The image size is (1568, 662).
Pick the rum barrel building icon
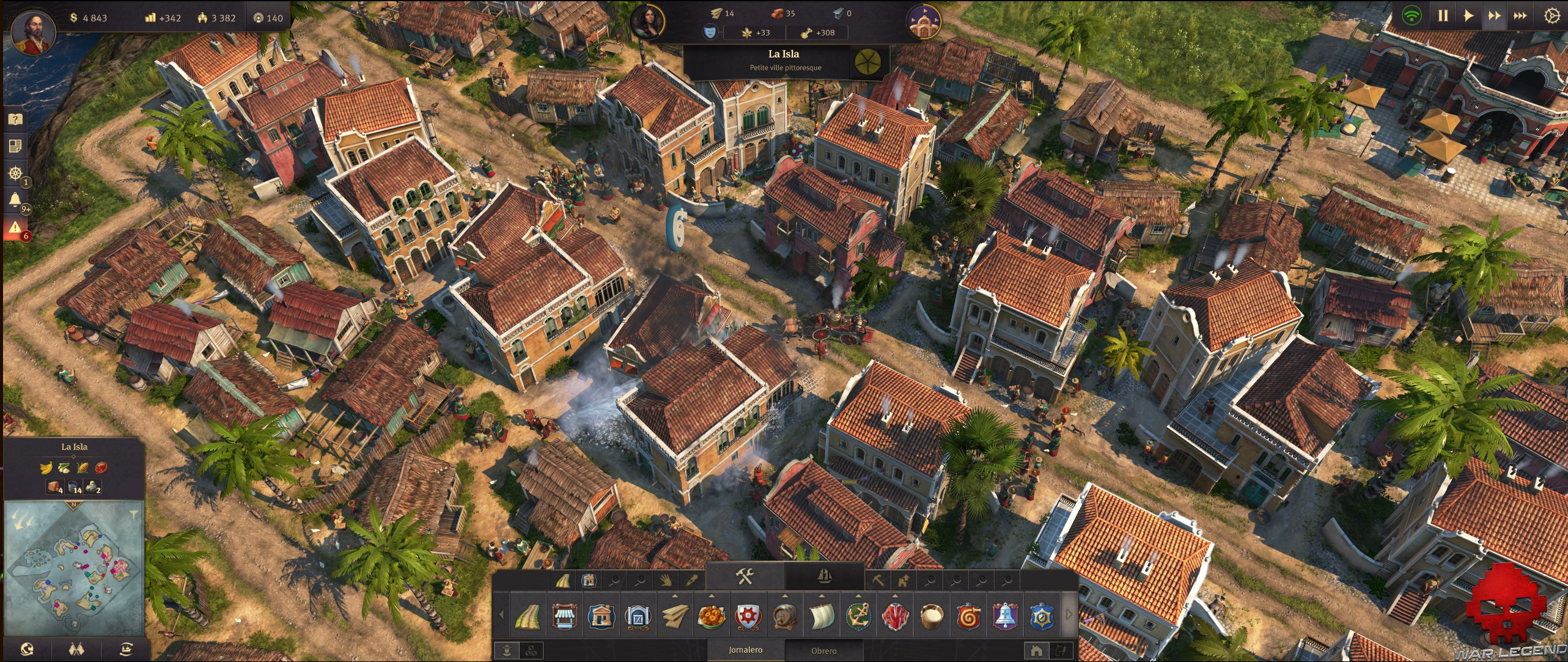785,616
